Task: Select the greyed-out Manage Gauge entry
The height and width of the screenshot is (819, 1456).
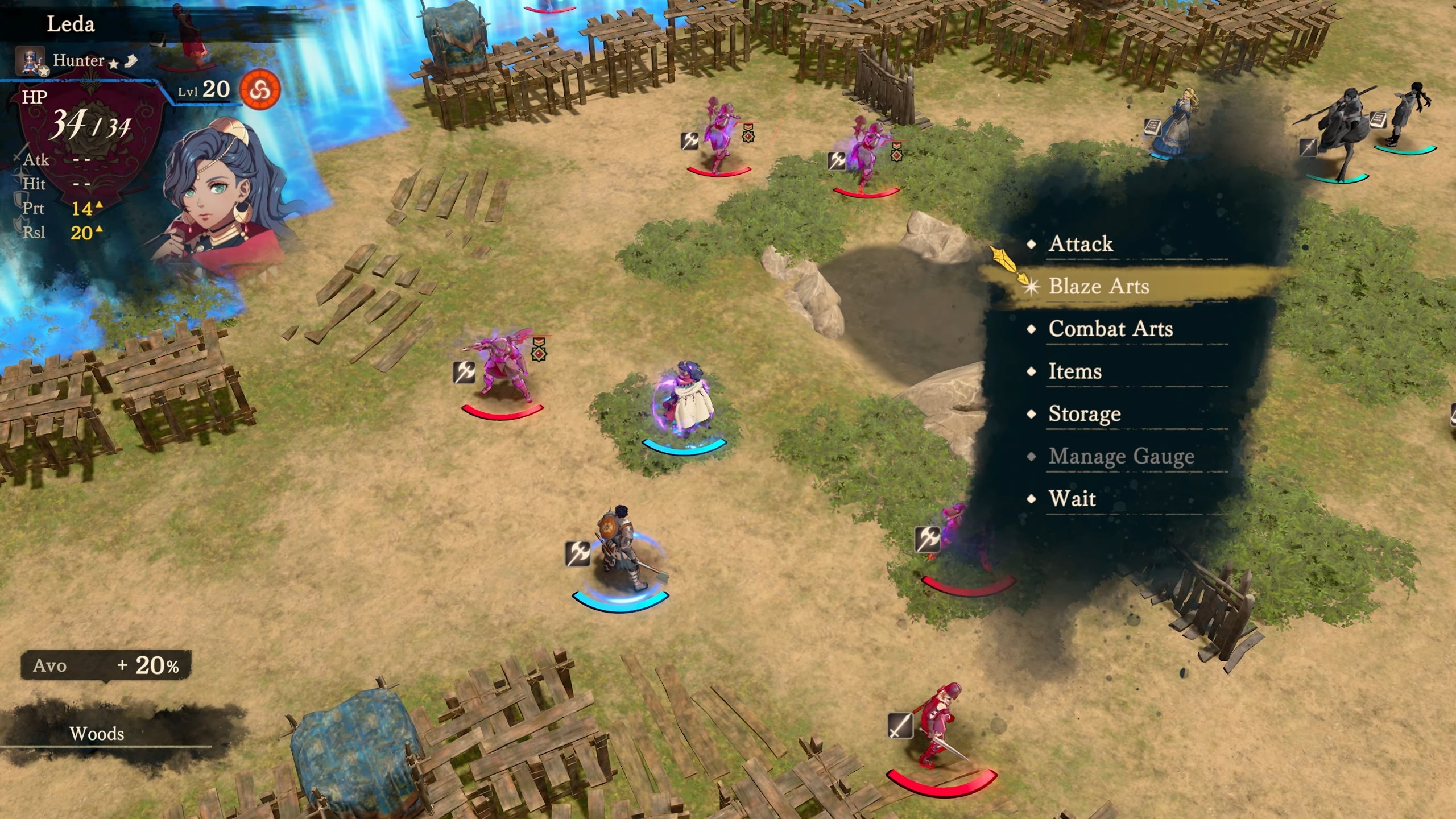Action: [x=1121, y=457]
